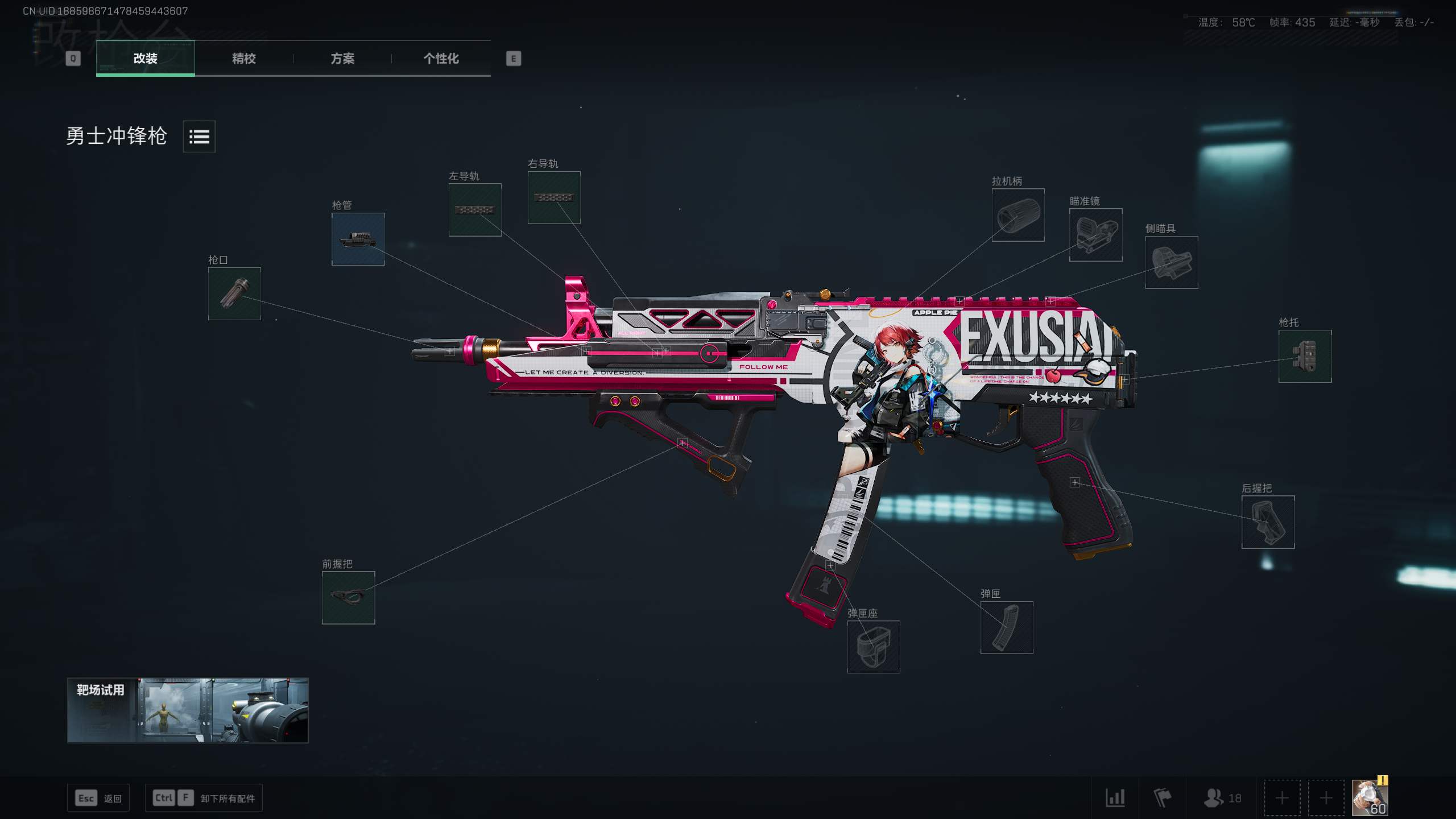The image size is (1456, 819).
Task: Click the 改装 tab
Action: pos(145,58)
